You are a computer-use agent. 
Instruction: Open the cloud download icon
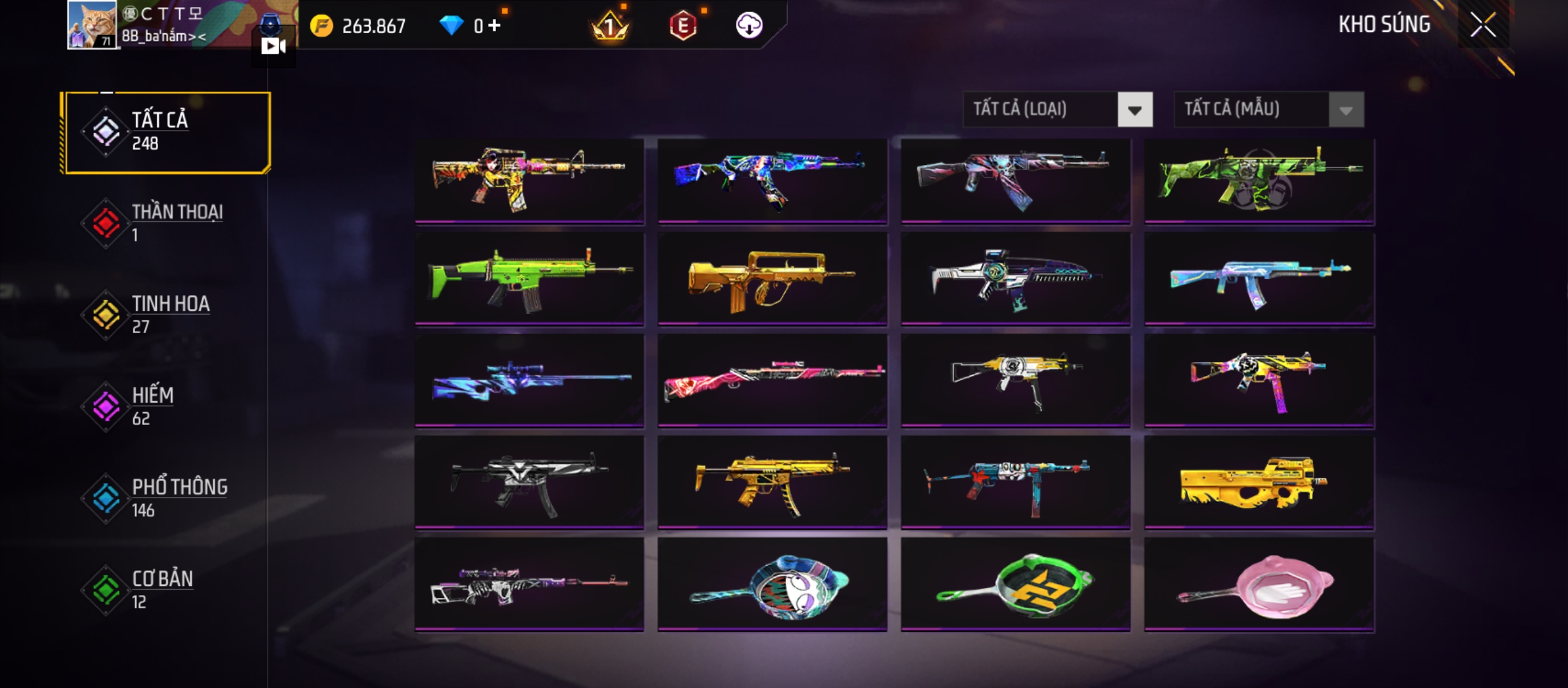(749, 25)
